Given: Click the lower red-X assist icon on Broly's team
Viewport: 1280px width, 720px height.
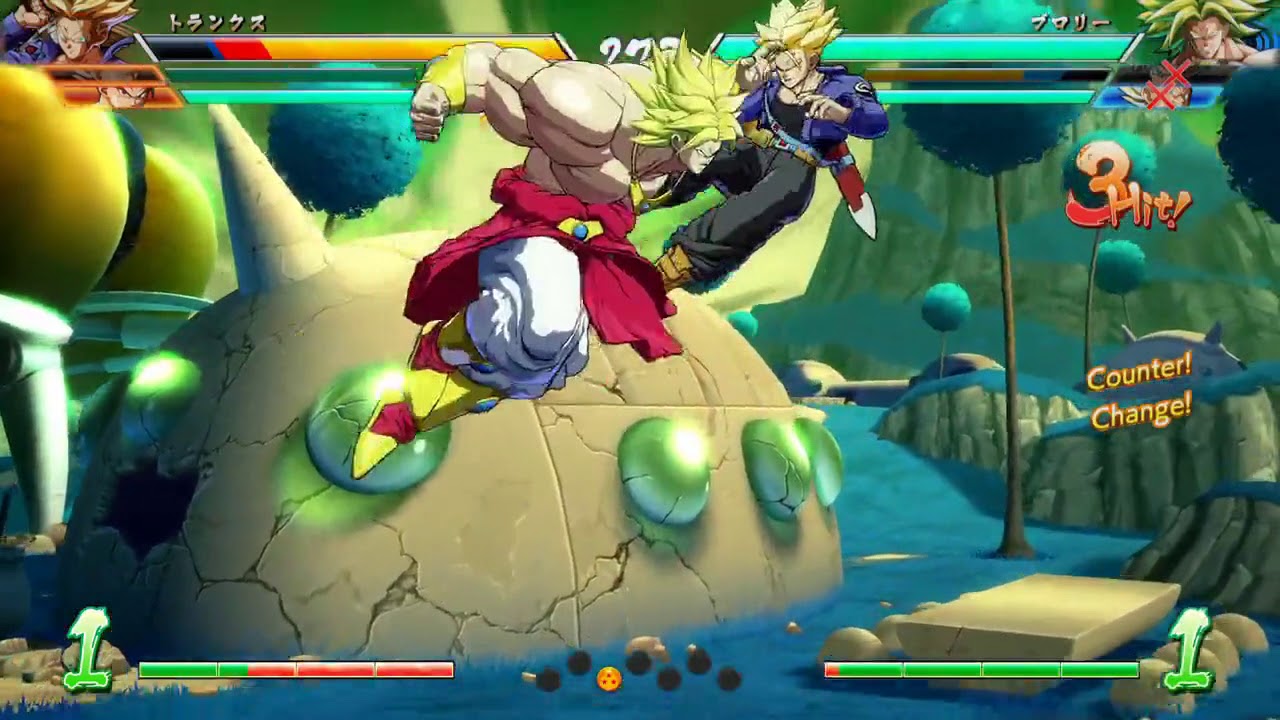Looking at the screenshot, I should pos(1161,96).
